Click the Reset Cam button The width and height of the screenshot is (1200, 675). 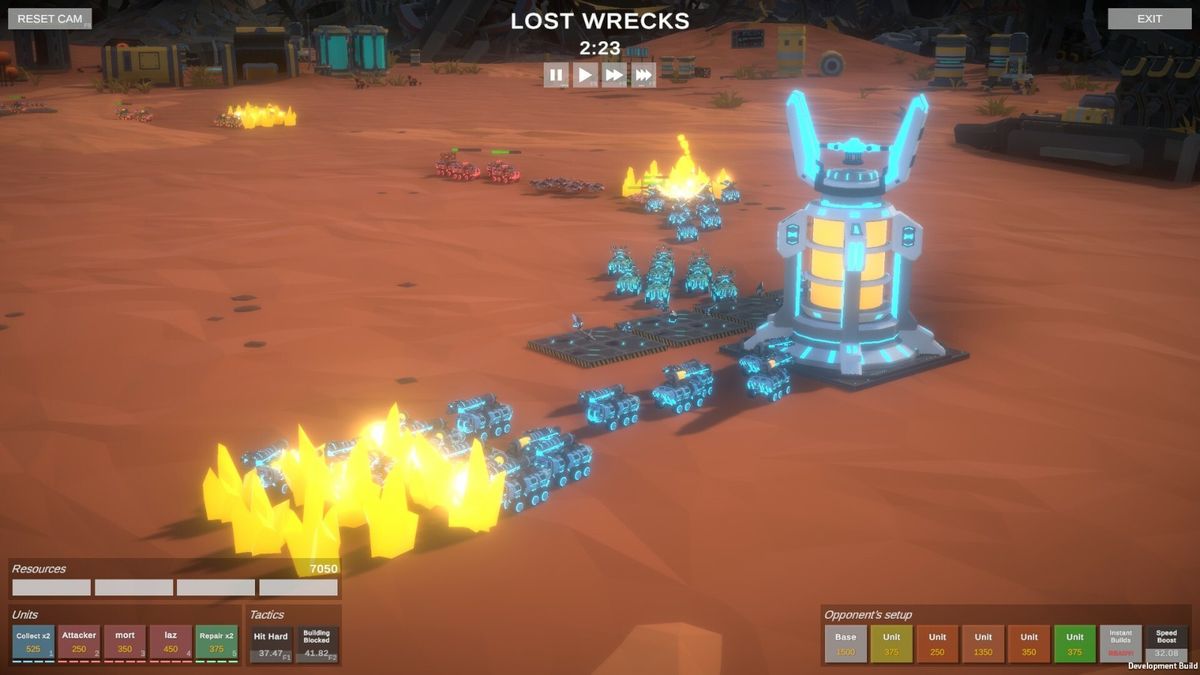pyautogui.click(x=50, y=19)
